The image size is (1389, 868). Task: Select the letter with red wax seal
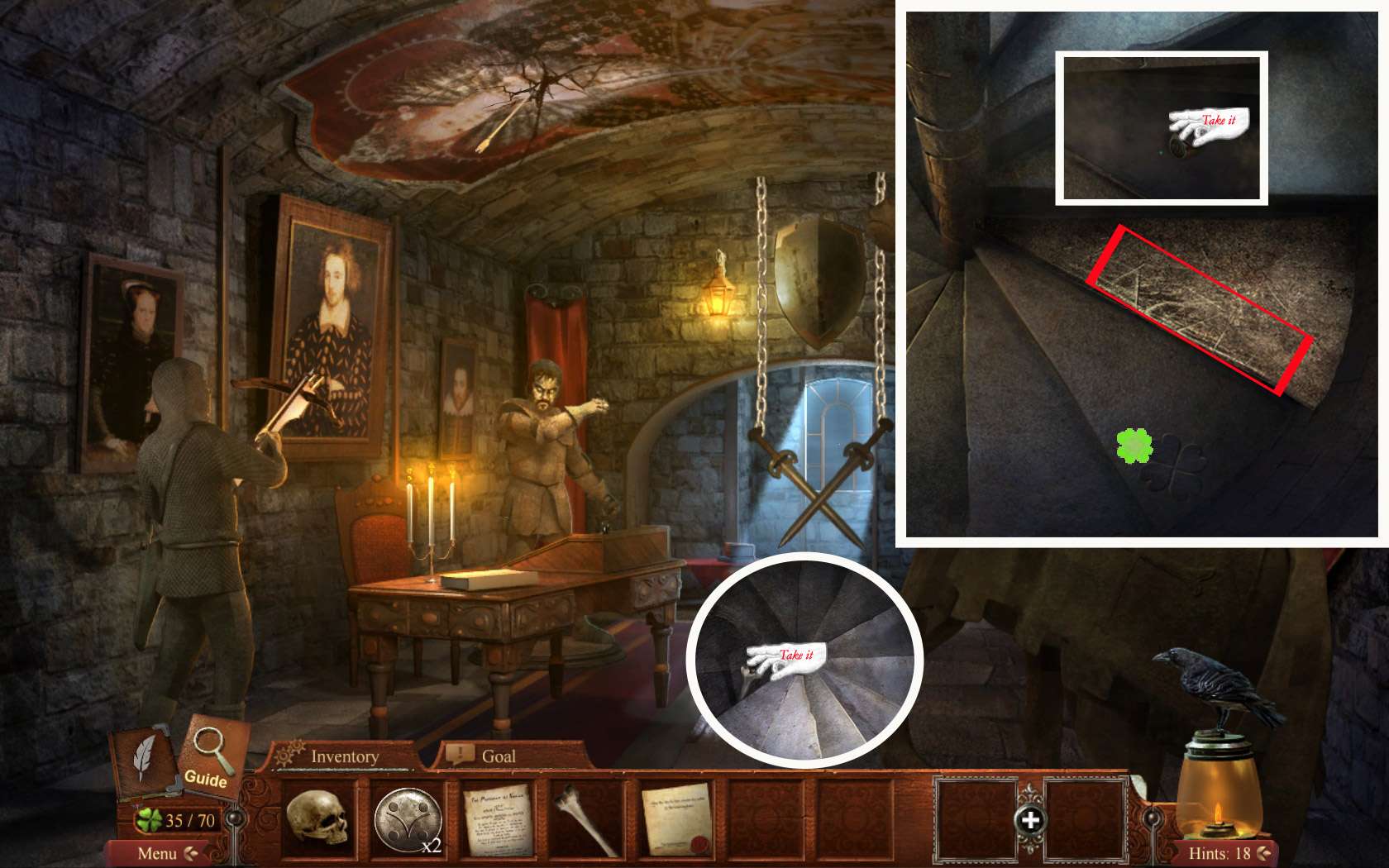pyautogui.click(x=677, y=819)
